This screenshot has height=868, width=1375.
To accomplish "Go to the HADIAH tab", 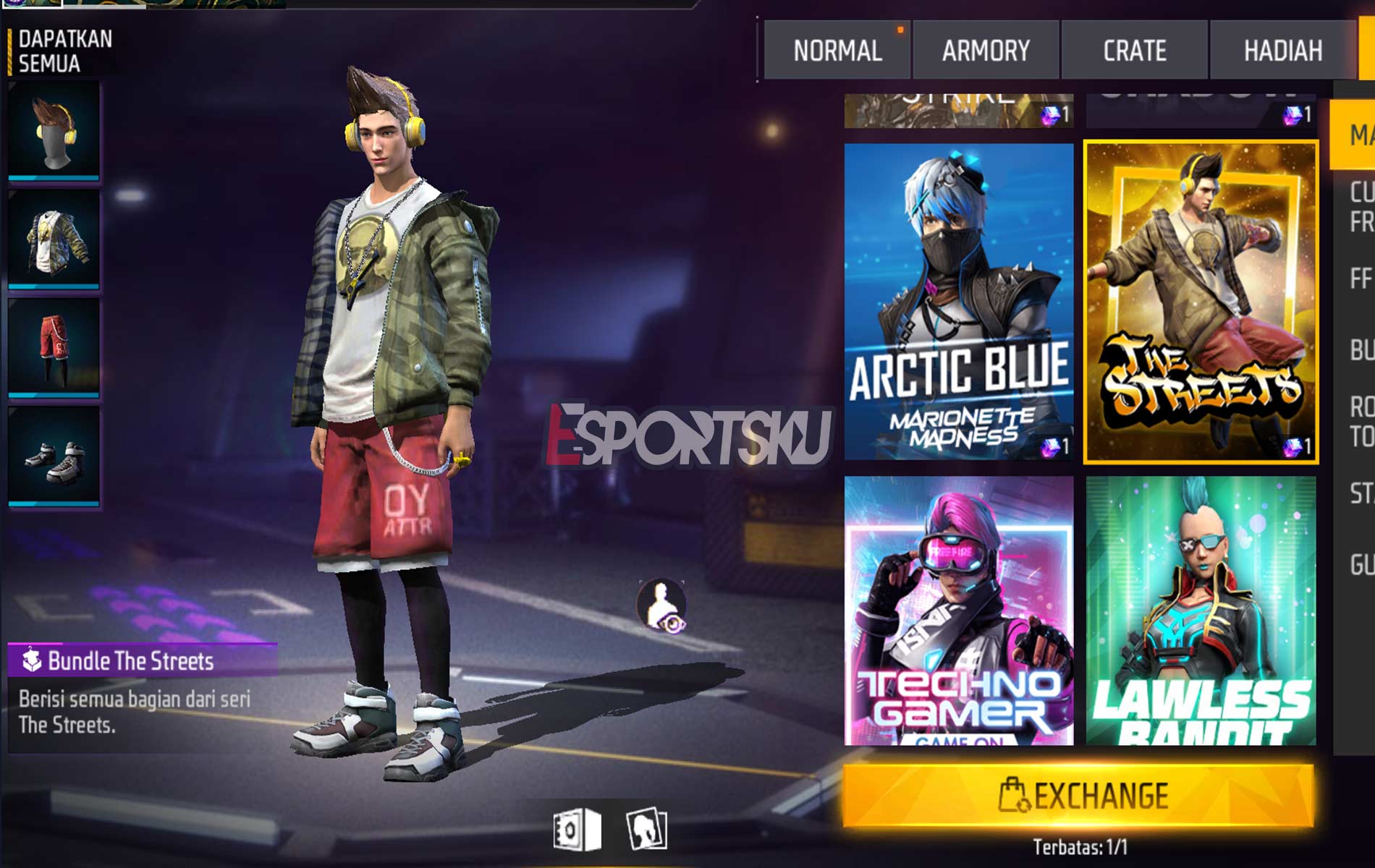I will [1282, 50].
